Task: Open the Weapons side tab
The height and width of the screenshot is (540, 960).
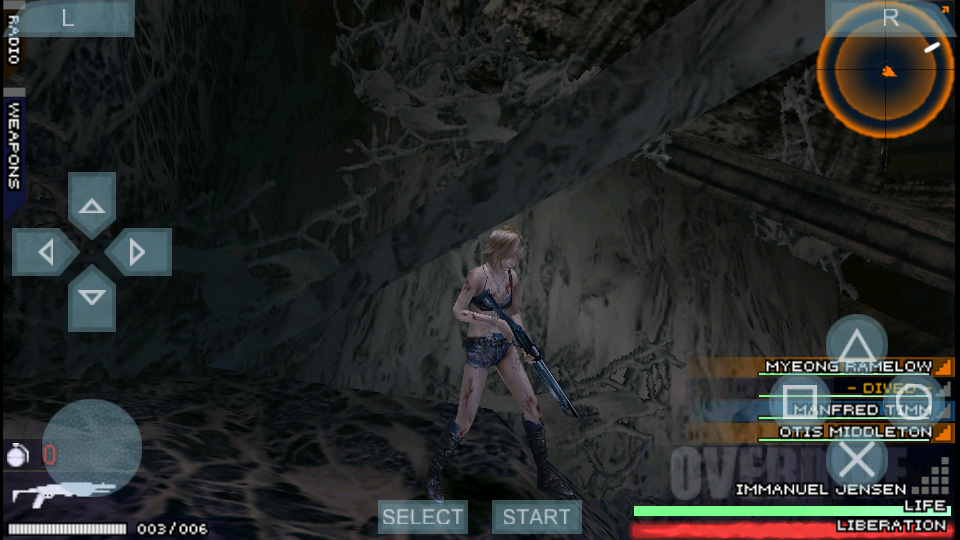Action: [14, 146]
